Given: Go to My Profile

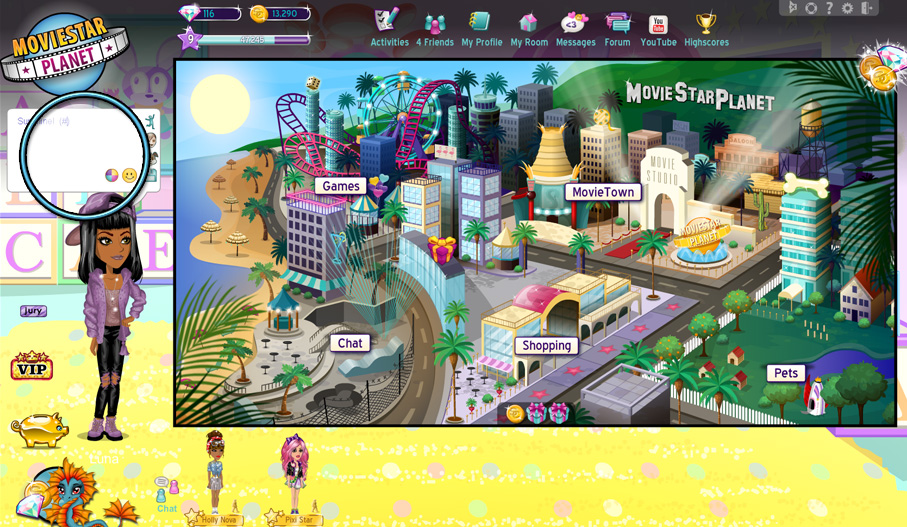Looking at the screenshot, I should [481, 27].
